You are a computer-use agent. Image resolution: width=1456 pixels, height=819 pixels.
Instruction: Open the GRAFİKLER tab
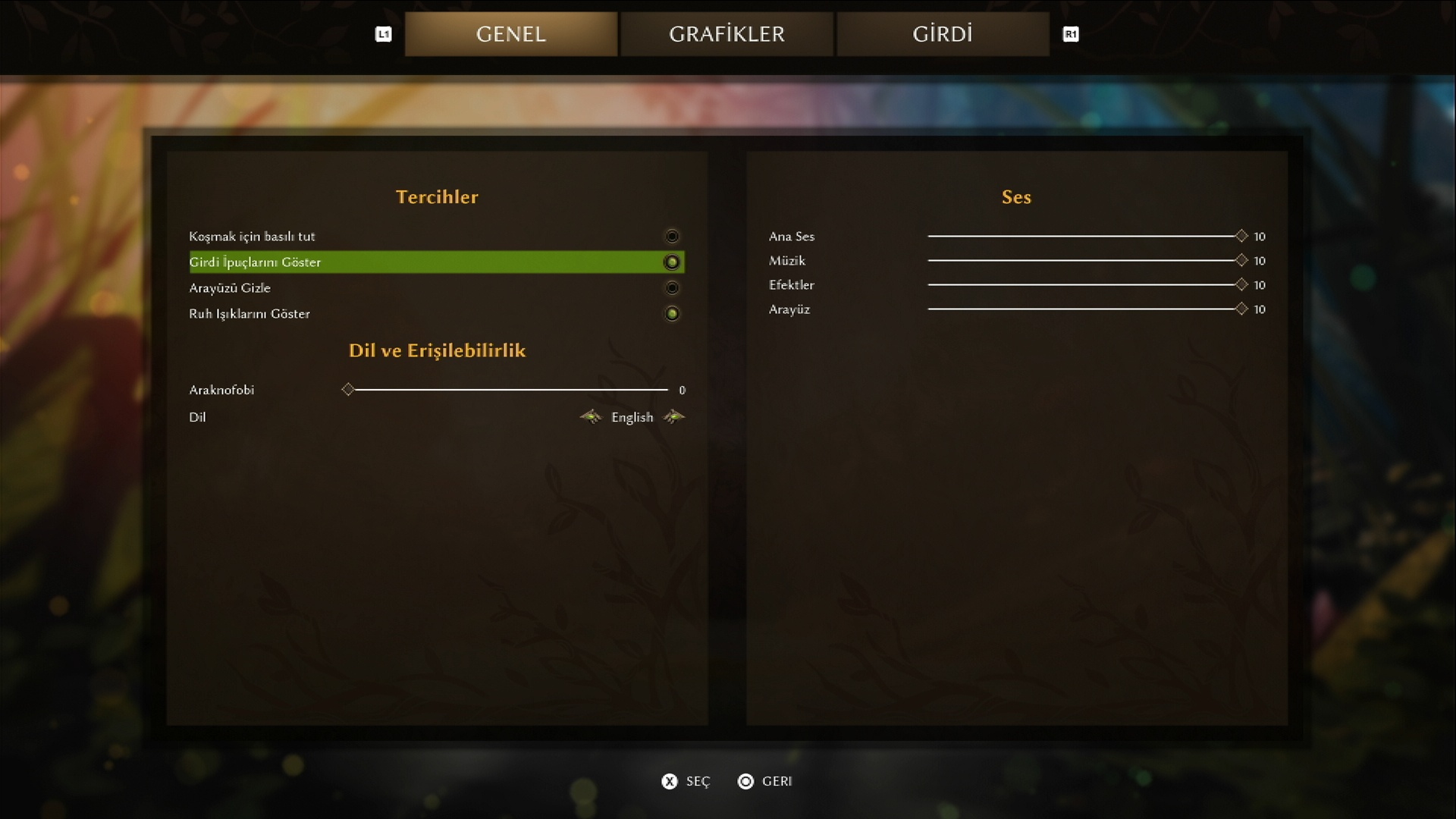coord(726,34)
